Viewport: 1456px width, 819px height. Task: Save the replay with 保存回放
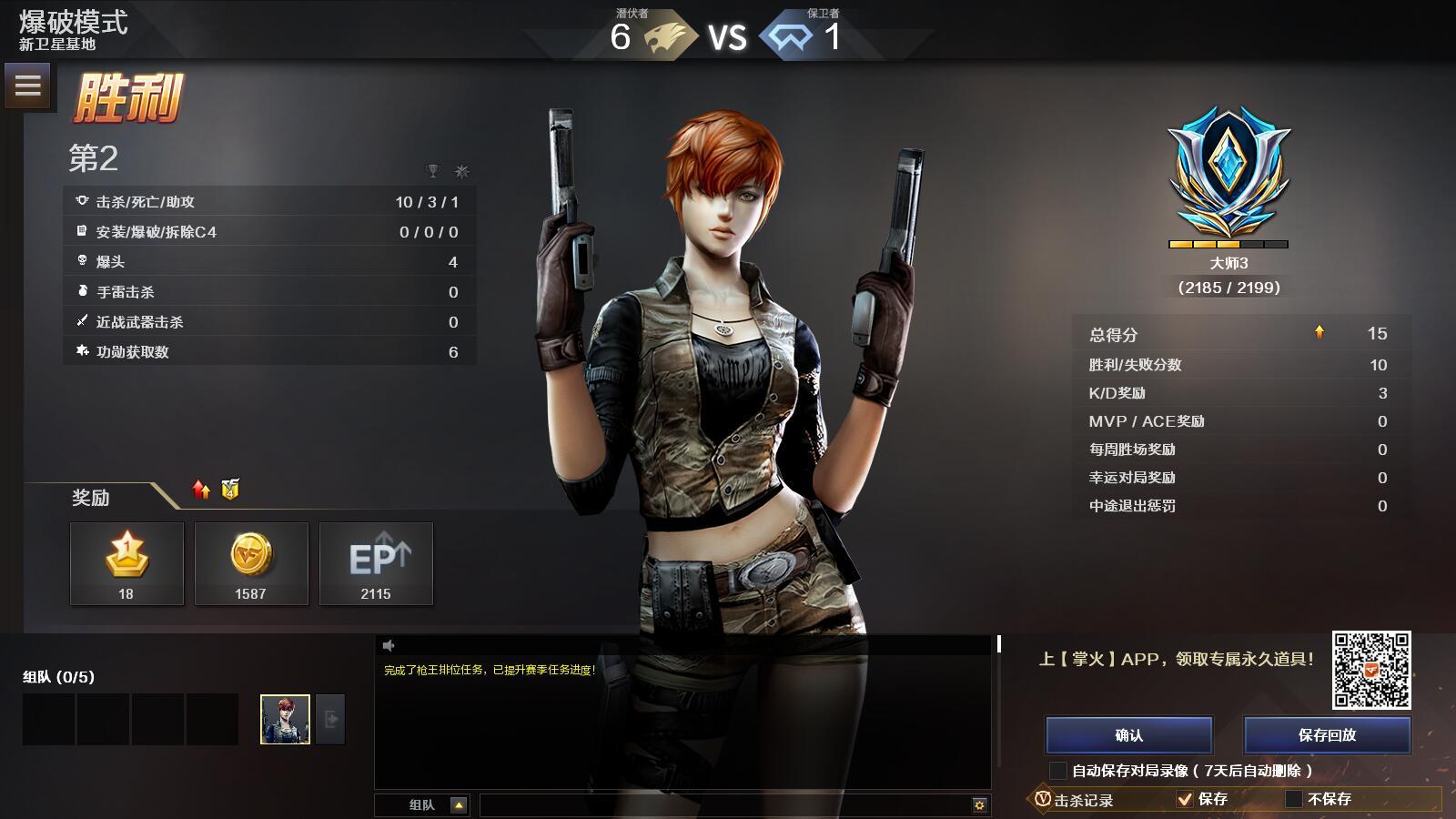(1327, 735)
